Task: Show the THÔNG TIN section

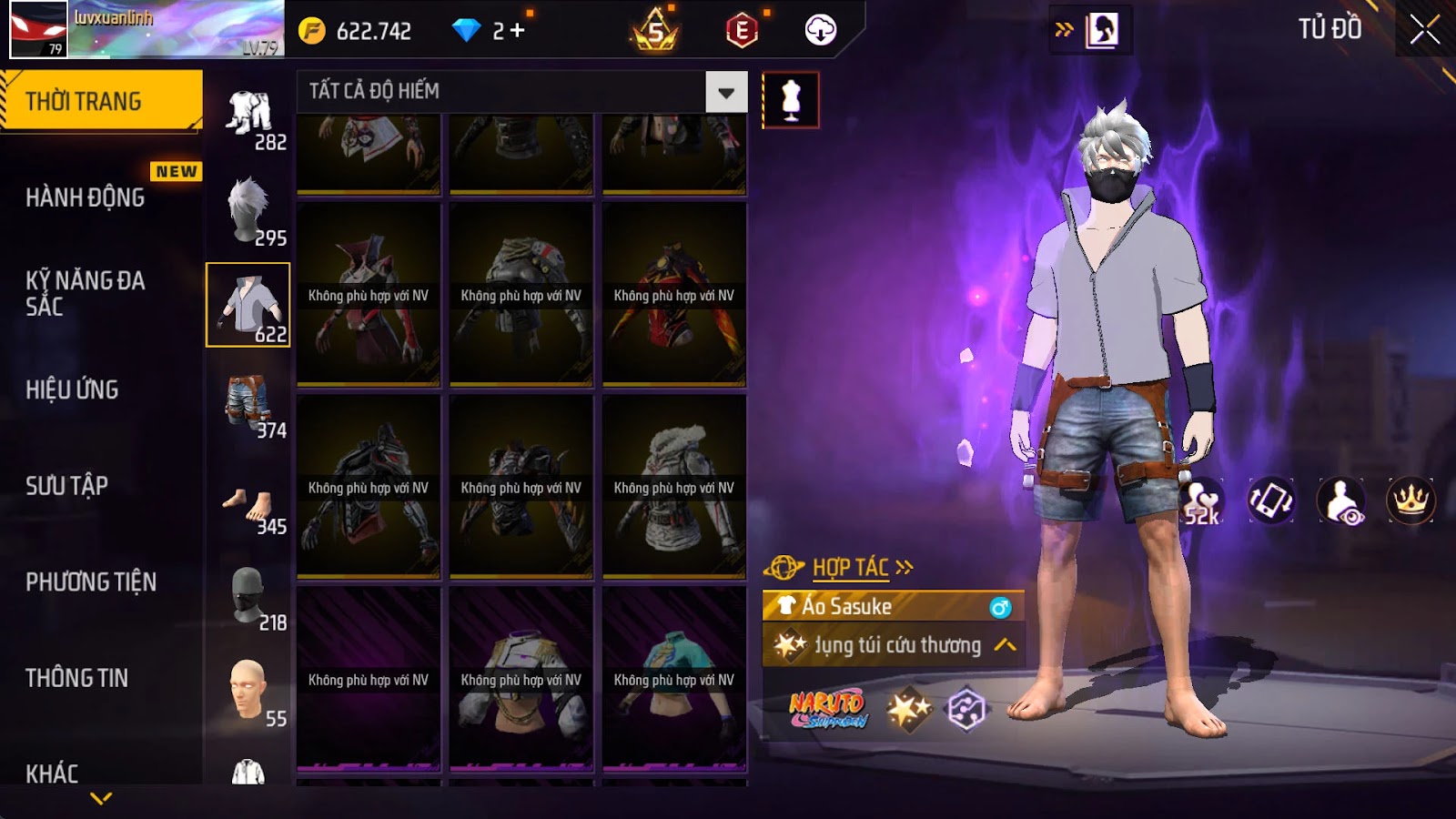Action: [77, 678]
